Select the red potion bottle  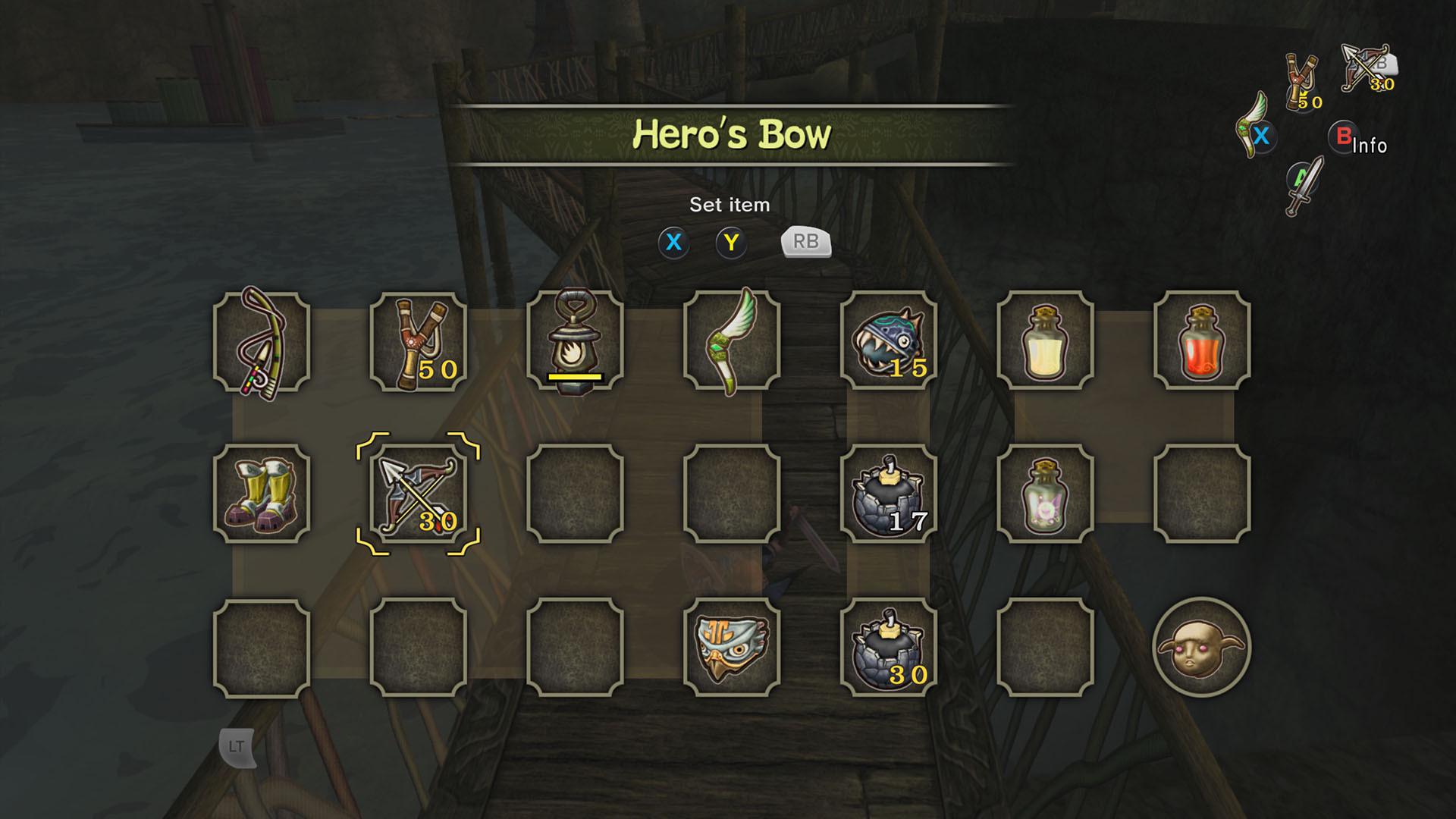pos(1201,341)
